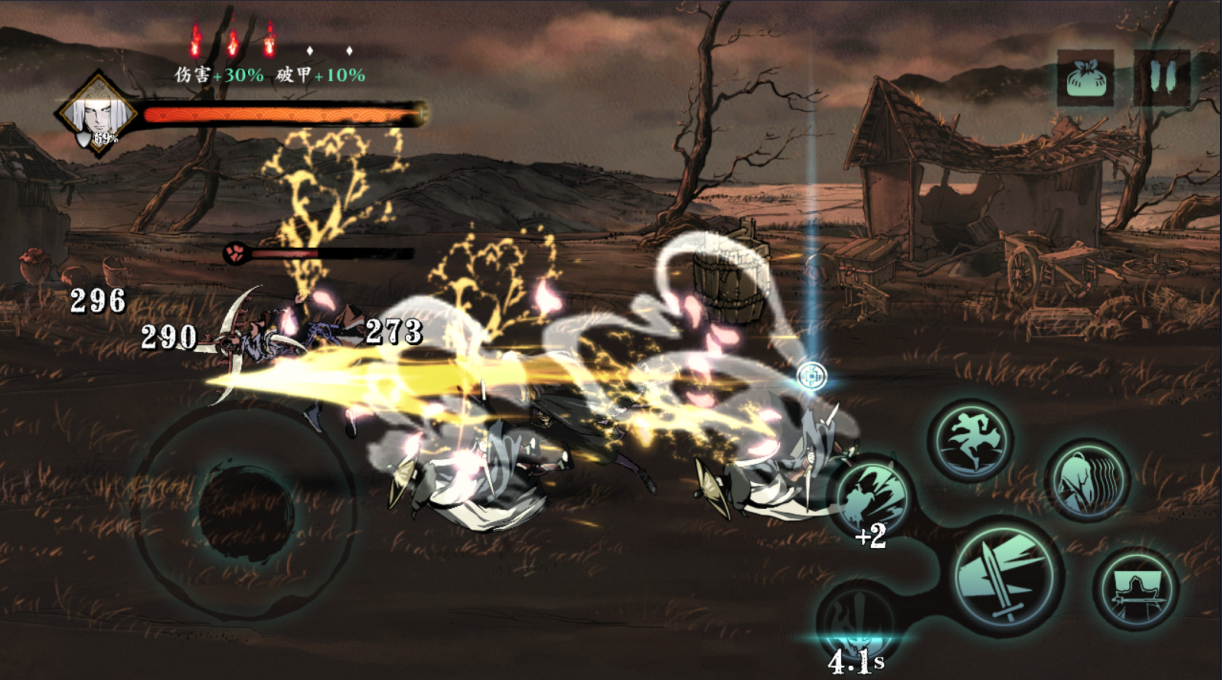Activate the sword-across-cloak skill

pos(1136,589)
